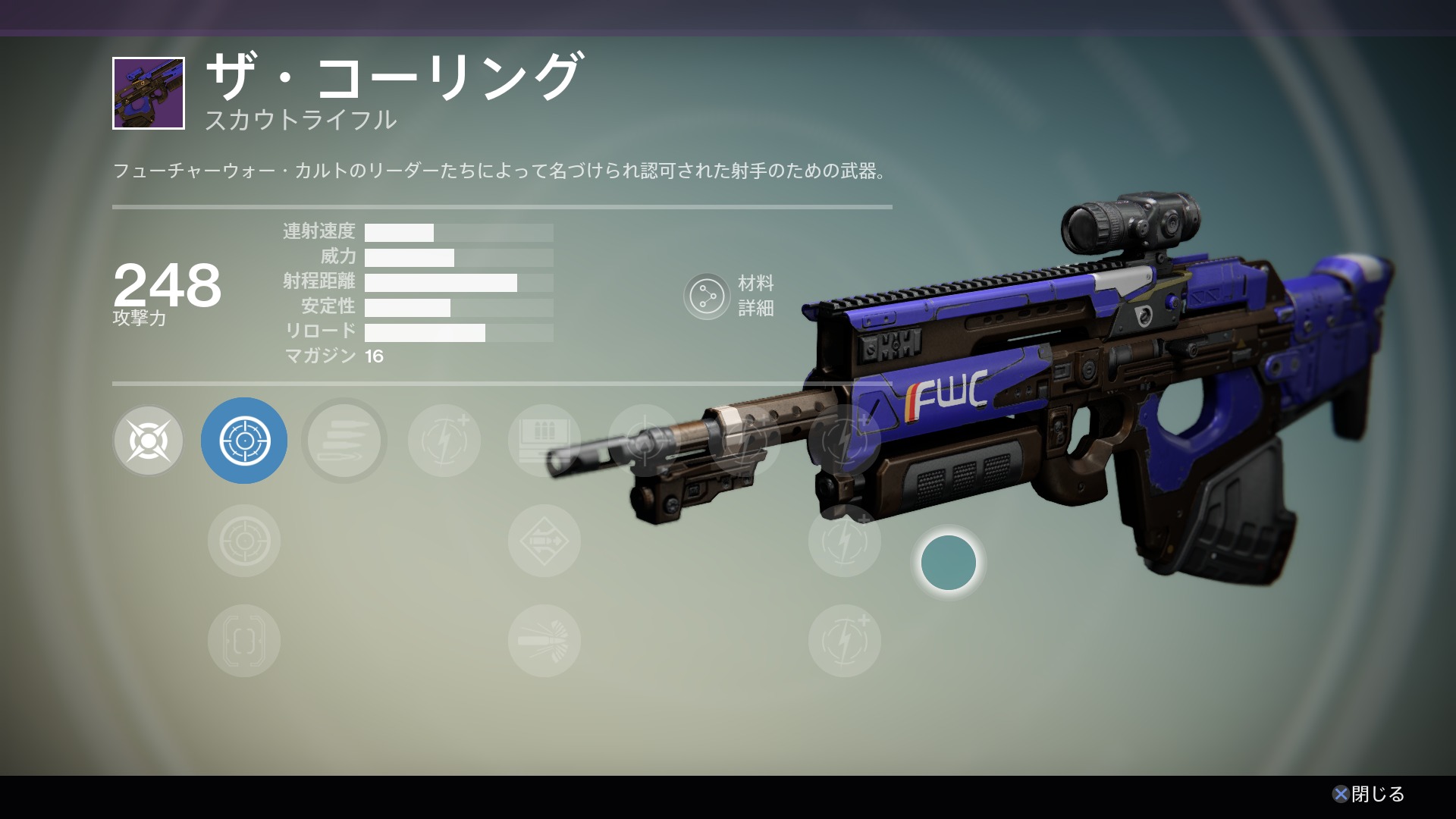Select the magazine with three bullets perk
1456x819 pixels.
click(x=544, y=441)
